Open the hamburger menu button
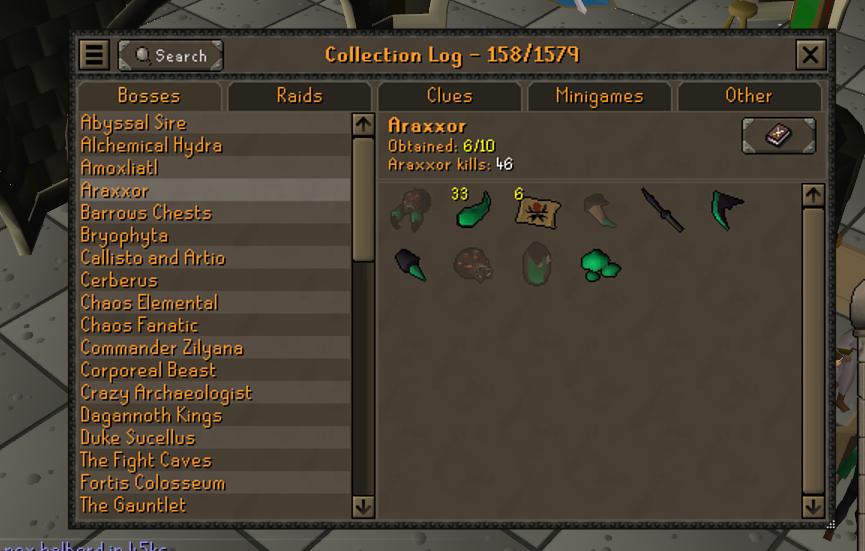 tap(94, 55)
